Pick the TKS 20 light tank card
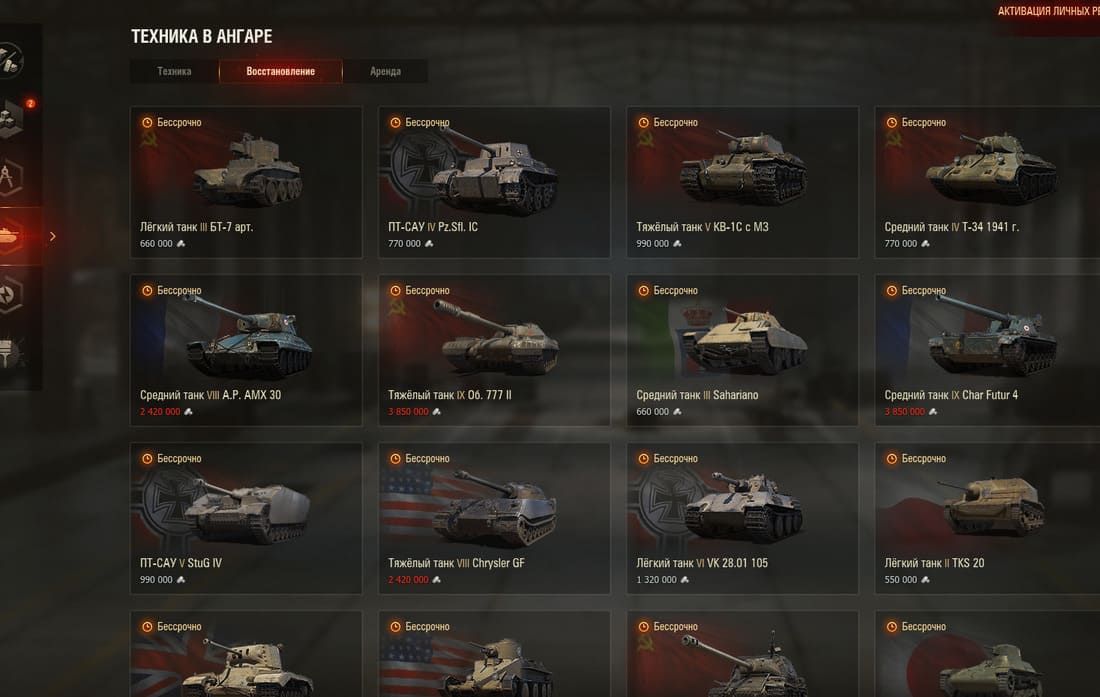Screen dimensions: 1100x697 (988, 518)
